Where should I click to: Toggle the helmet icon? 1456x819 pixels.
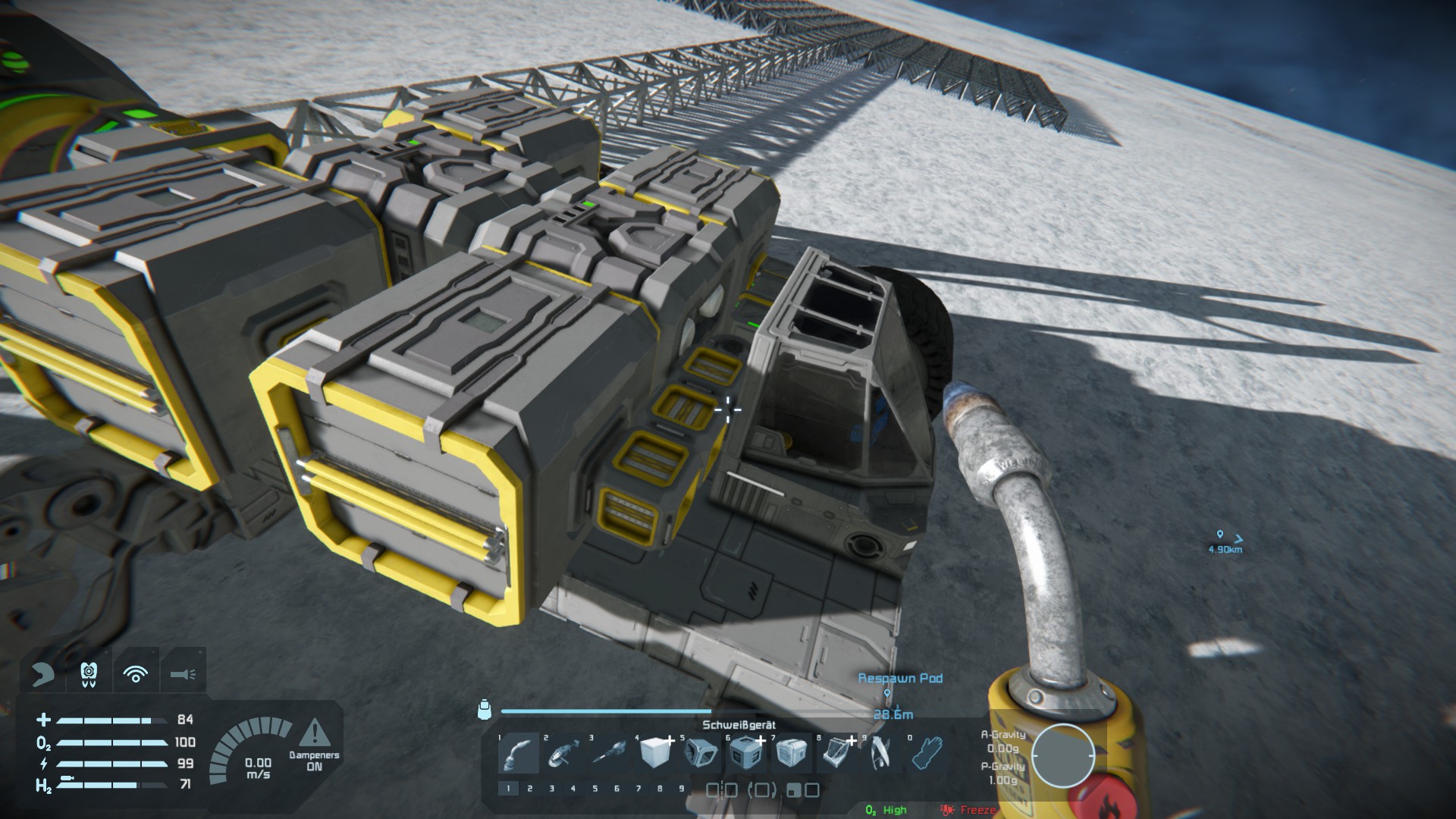click(42, 673)
